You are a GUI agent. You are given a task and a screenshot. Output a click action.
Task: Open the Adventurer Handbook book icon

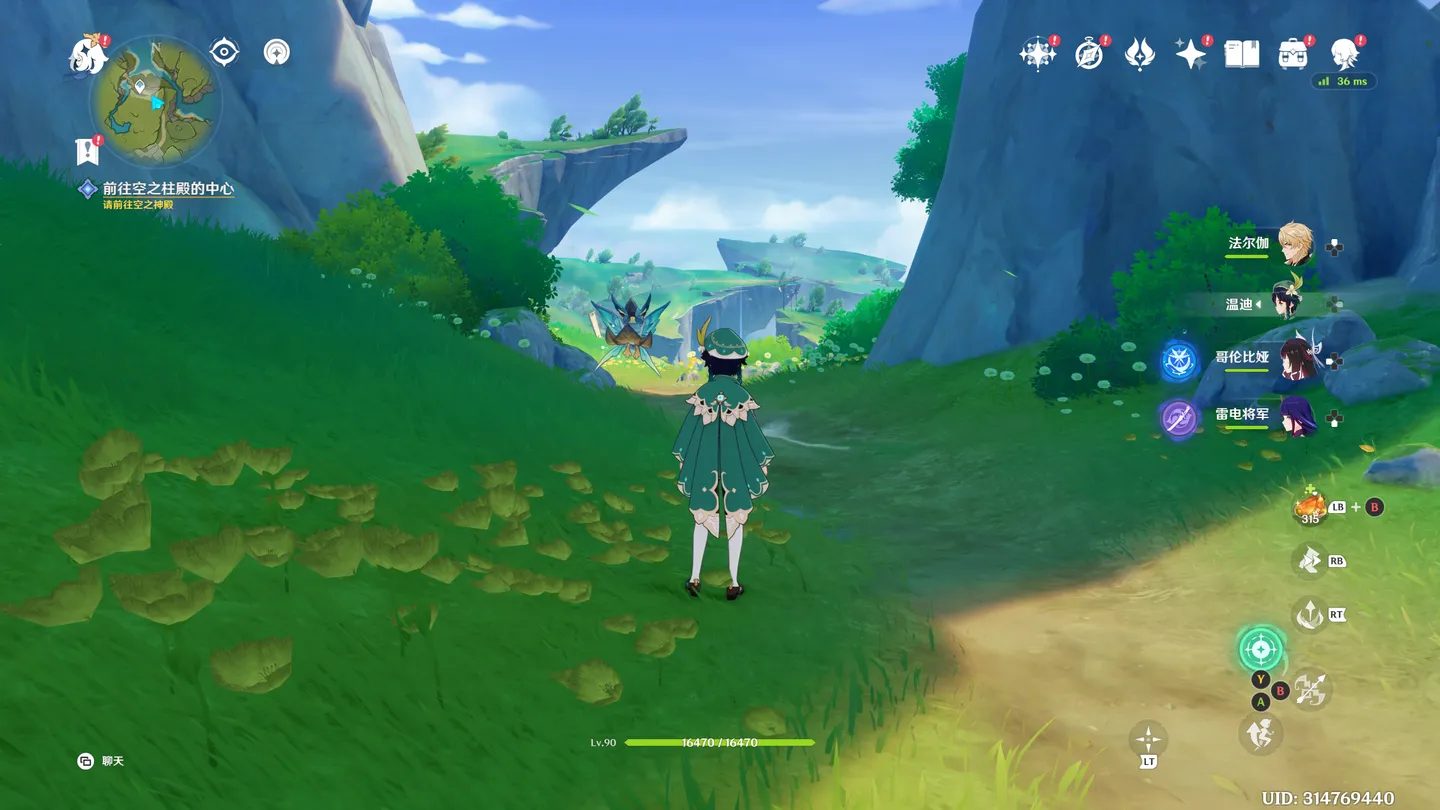tap(1242, 54)
